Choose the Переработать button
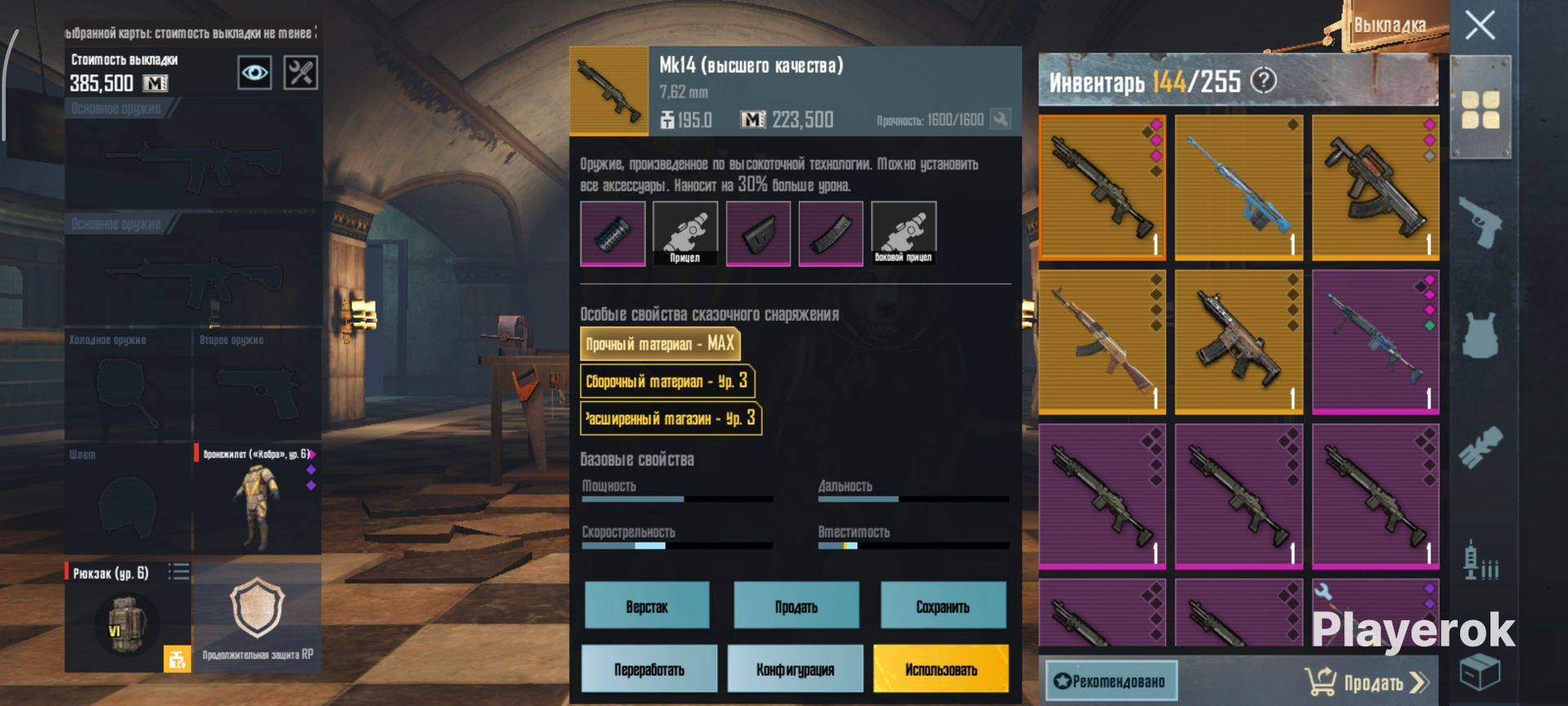 pyautogui.click(x=649, y=669)
